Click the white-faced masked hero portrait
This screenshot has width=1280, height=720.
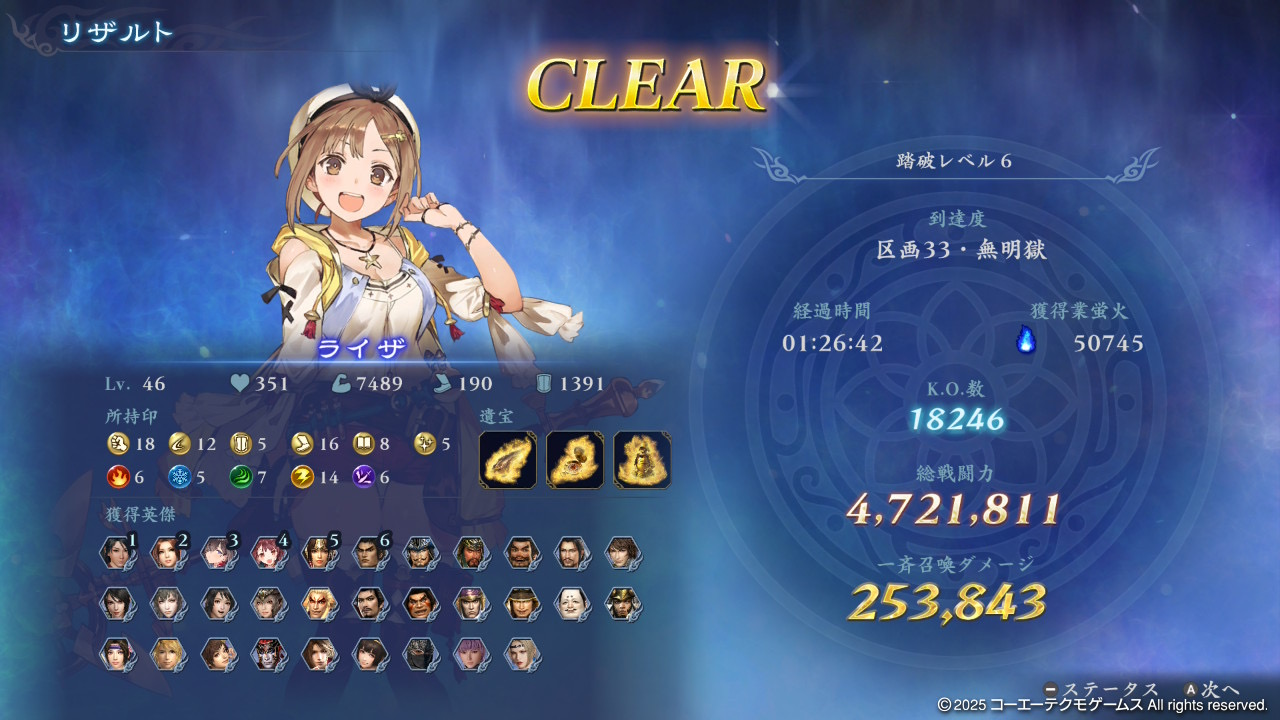[x=571, y=603]
